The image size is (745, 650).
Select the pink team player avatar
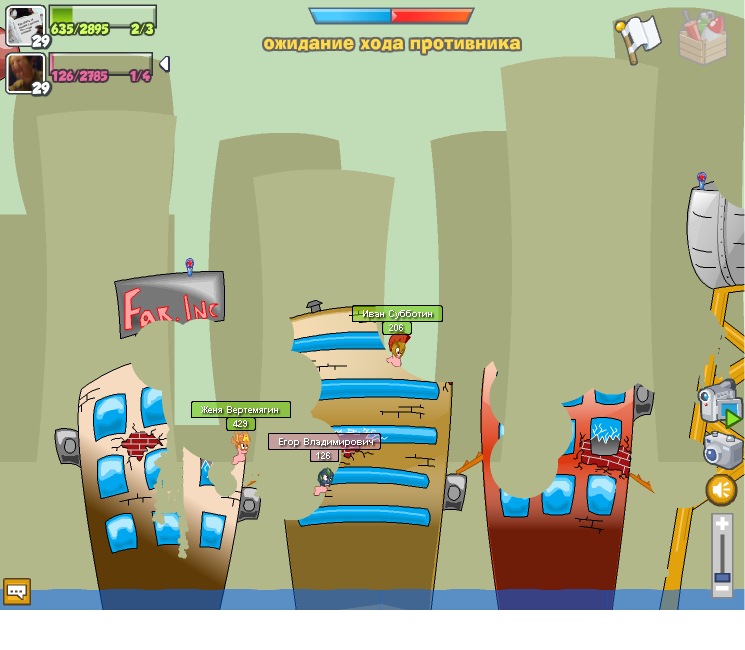[x=24, y=72]
